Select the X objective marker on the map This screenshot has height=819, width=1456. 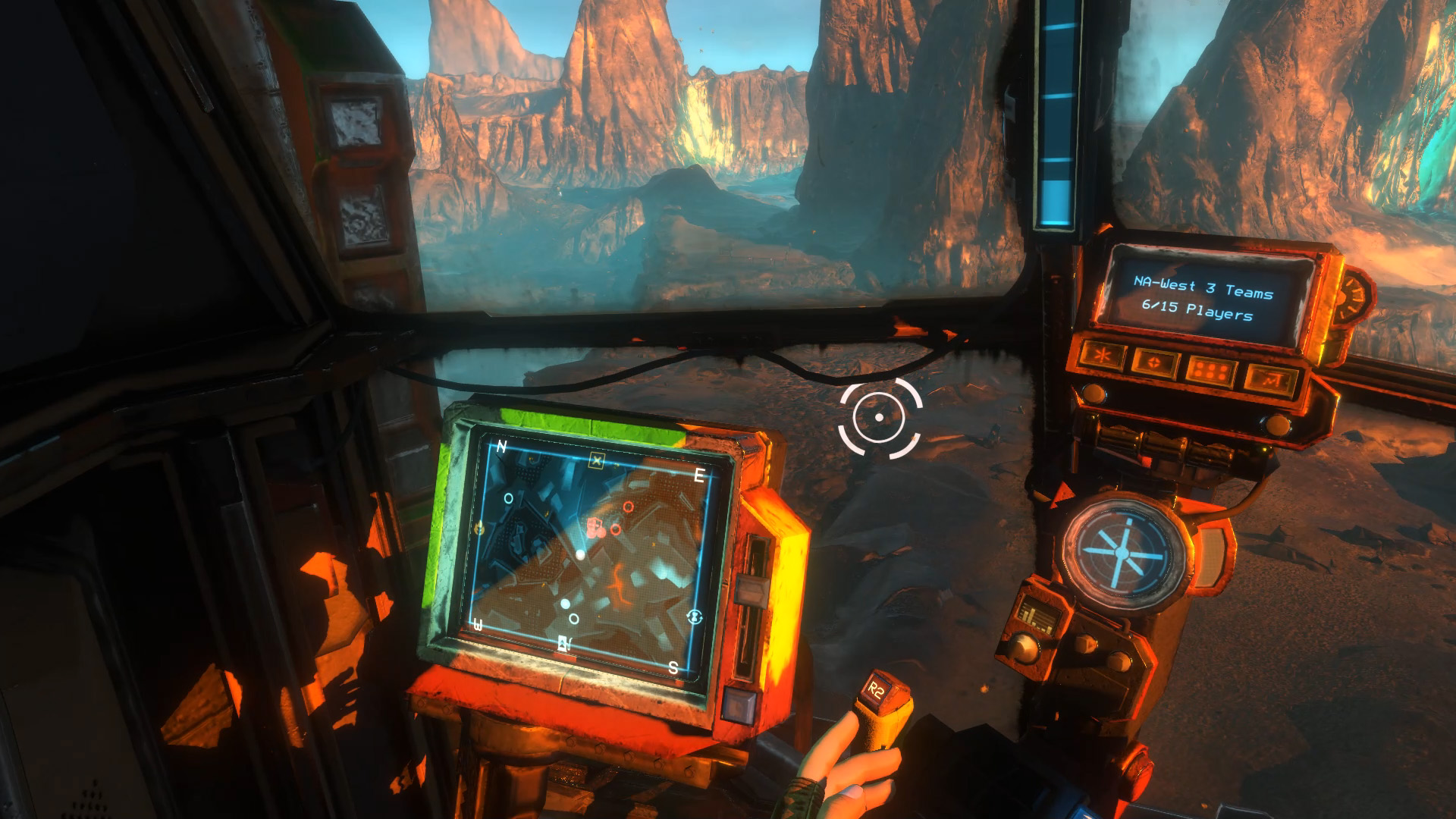click(x=597, y=460)
